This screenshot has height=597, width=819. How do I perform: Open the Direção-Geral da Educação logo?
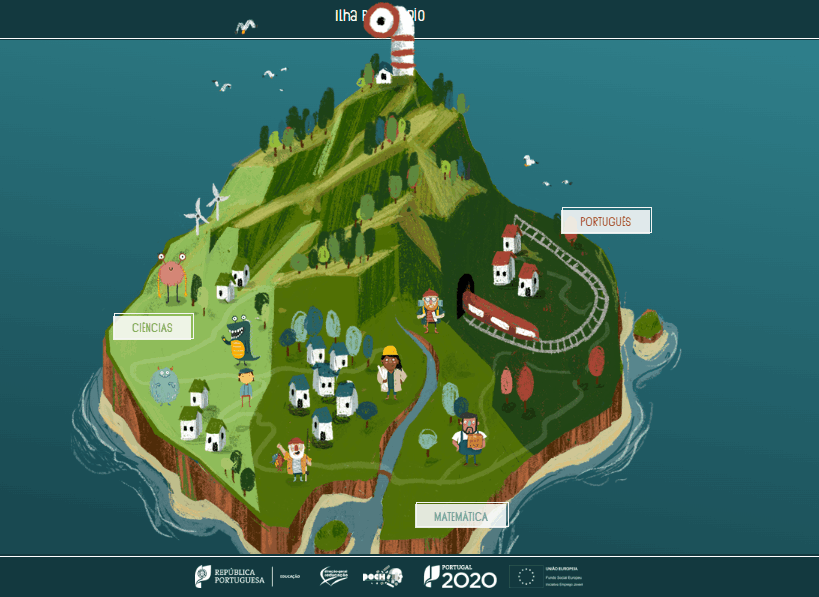click(x=333, y=577)
